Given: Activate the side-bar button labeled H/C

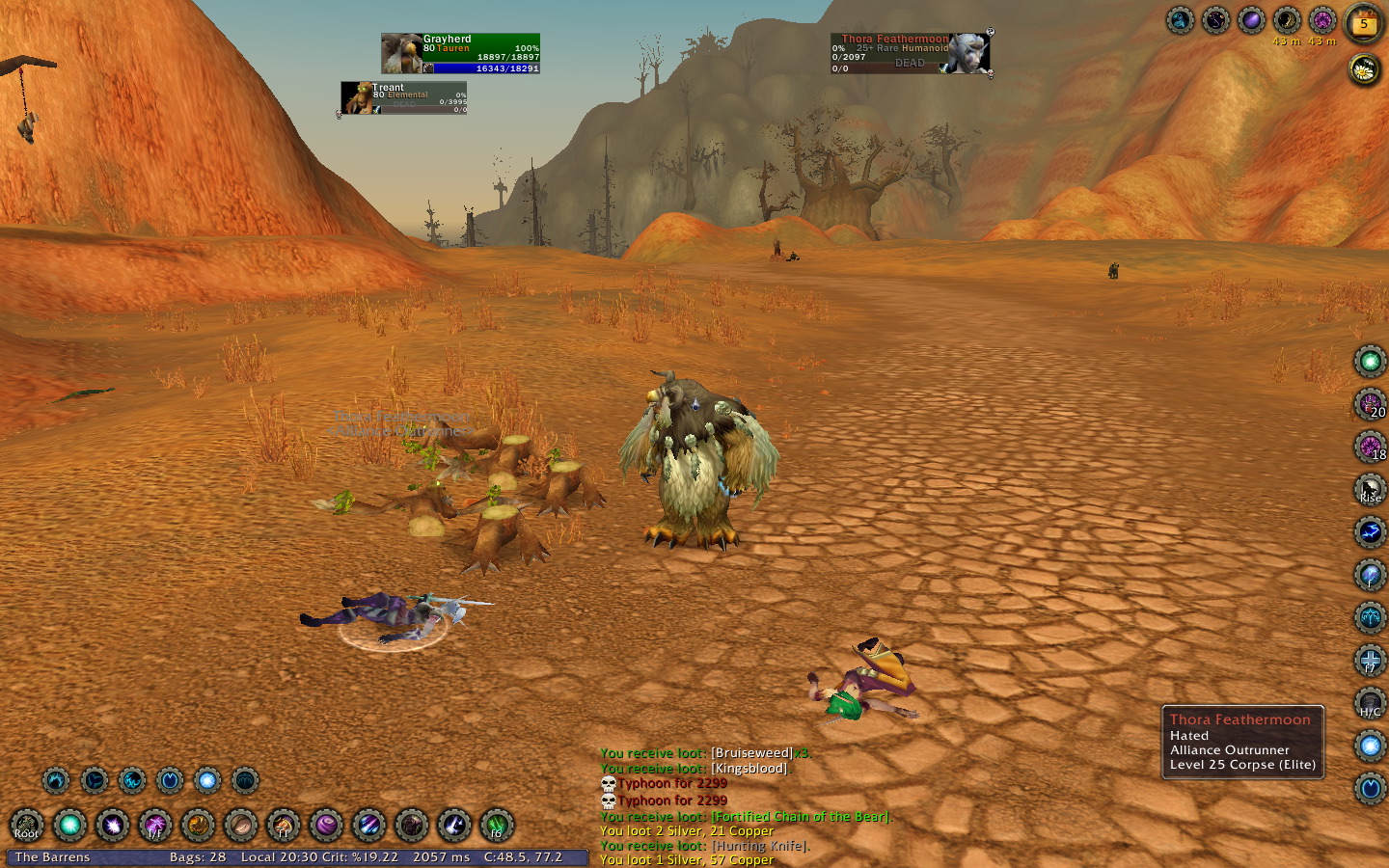Looking at the screenshot, I should (x=1370, y=703).
